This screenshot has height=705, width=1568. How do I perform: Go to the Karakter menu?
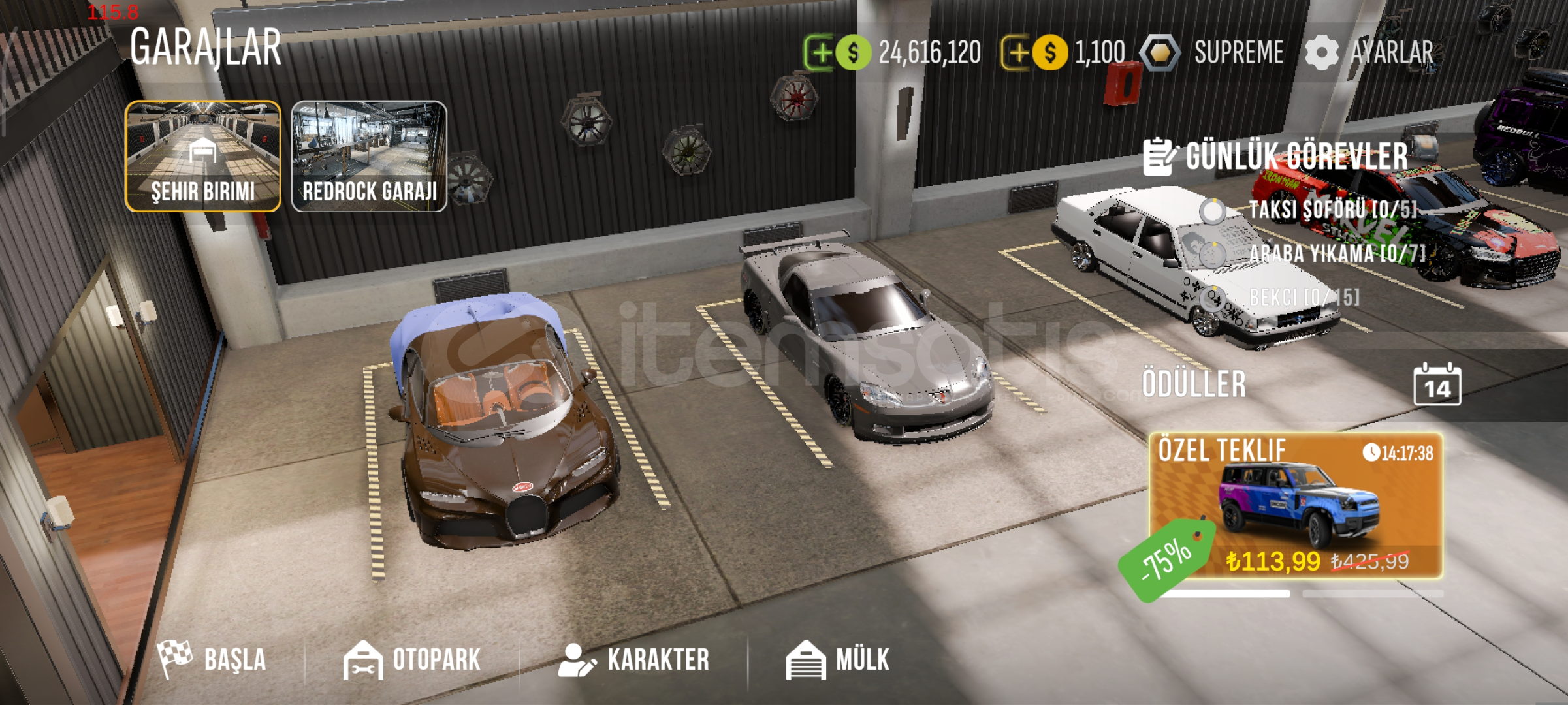[634, 659]
